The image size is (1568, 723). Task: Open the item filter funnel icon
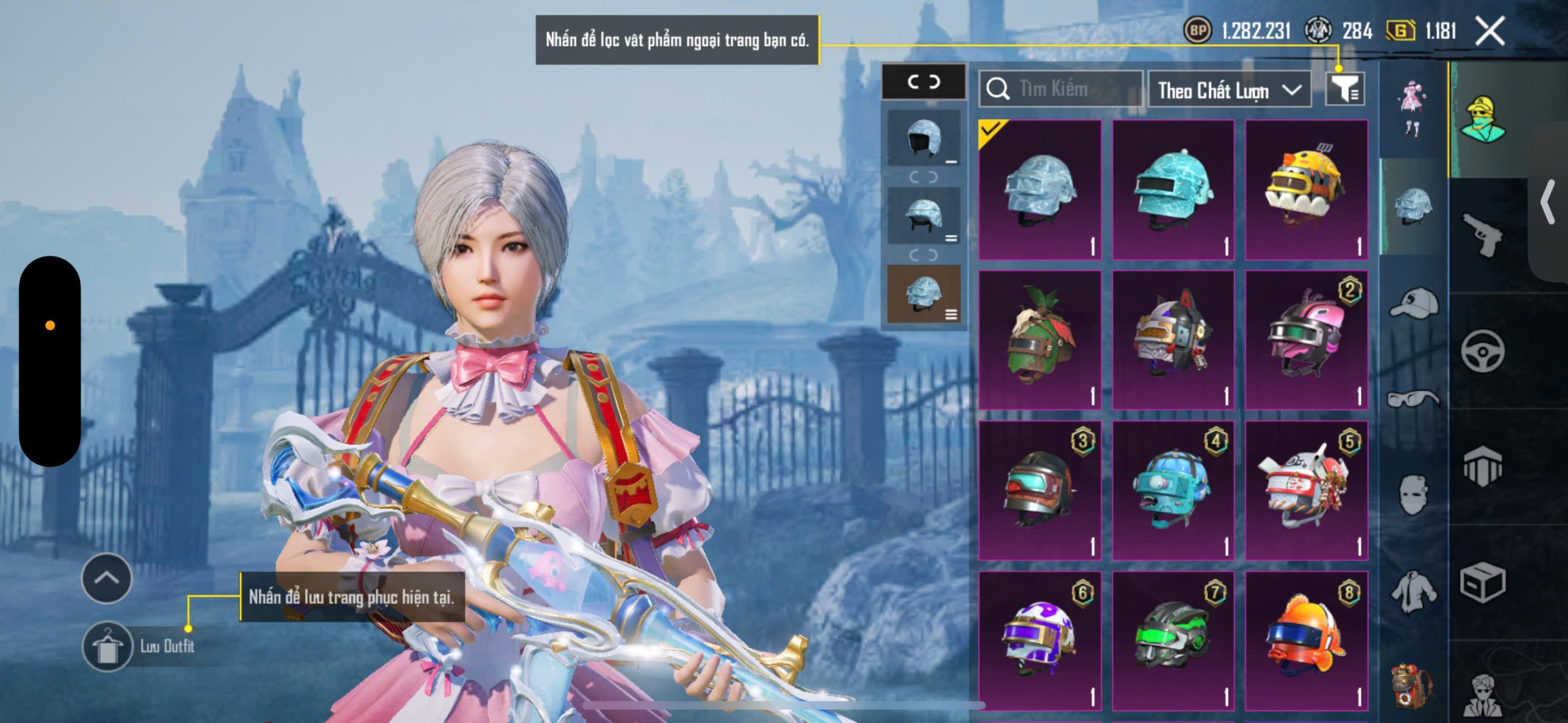pyautogui.click(x=1344, y=90)
